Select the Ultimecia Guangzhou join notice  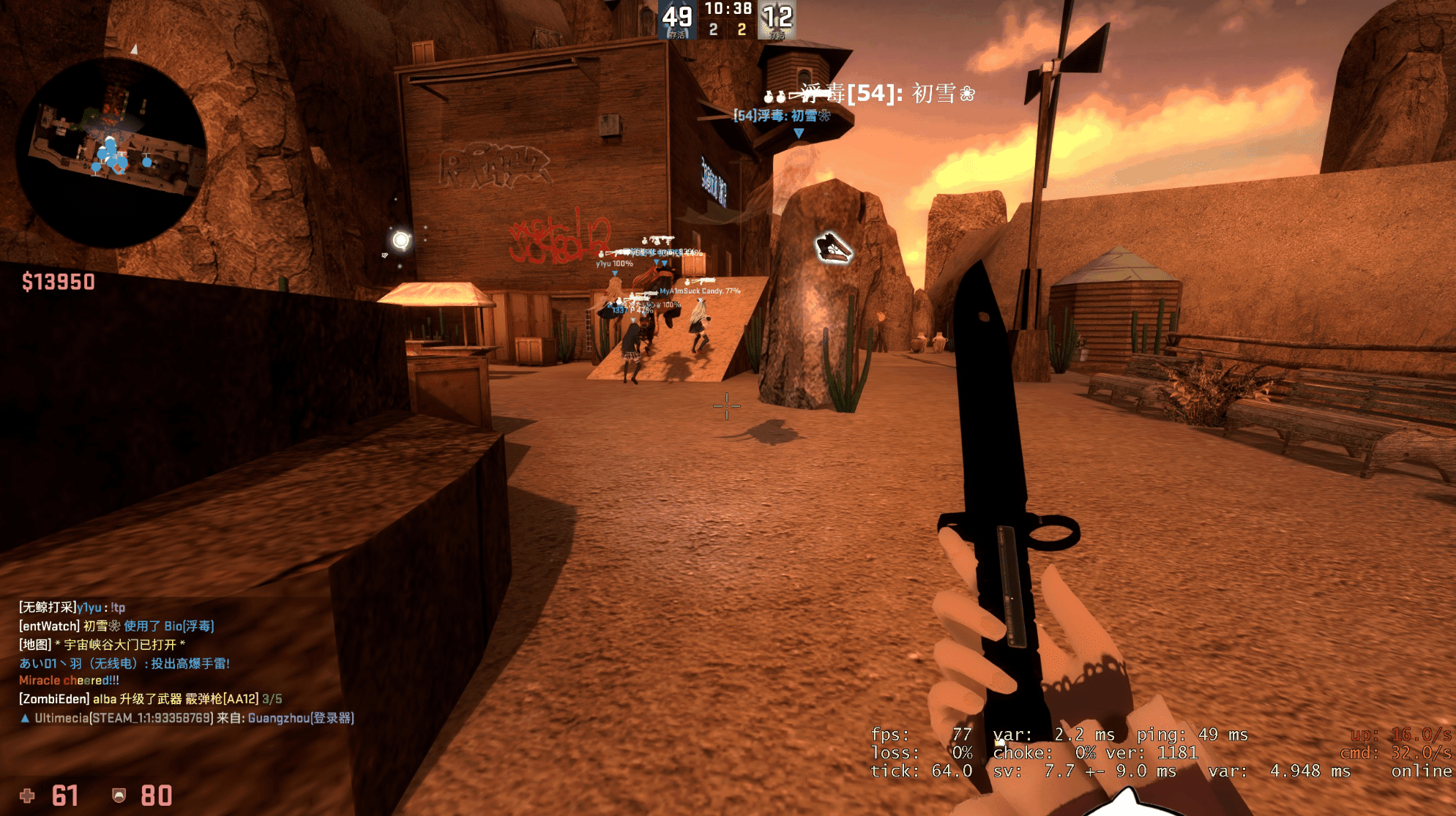[x=187, y=718]
